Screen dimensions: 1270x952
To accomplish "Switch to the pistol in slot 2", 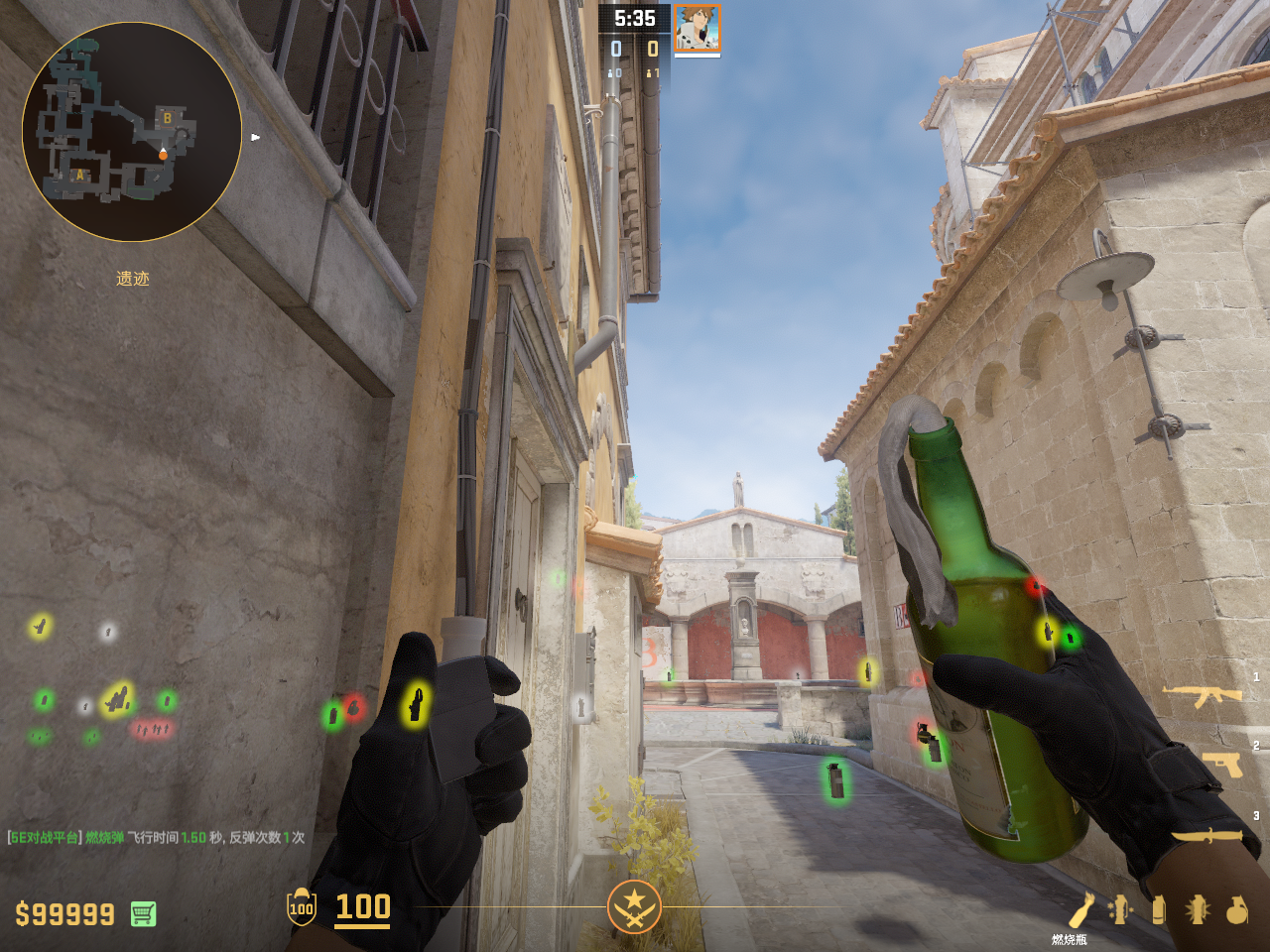I will click(1221, 765).
